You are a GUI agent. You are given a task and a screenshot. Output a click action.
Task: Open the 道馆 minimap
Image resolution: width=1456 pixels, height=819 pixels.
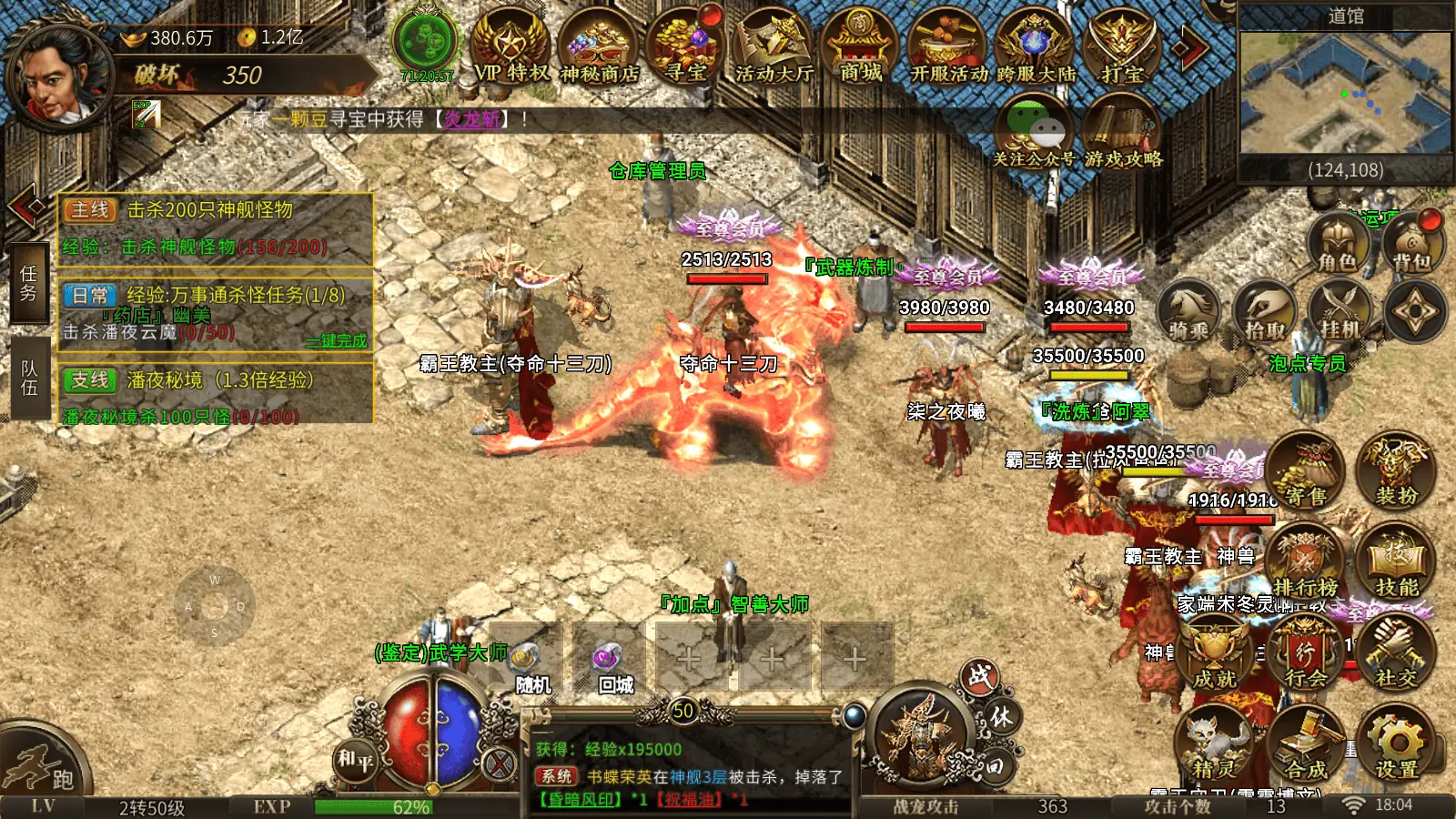coord(1345,93)
